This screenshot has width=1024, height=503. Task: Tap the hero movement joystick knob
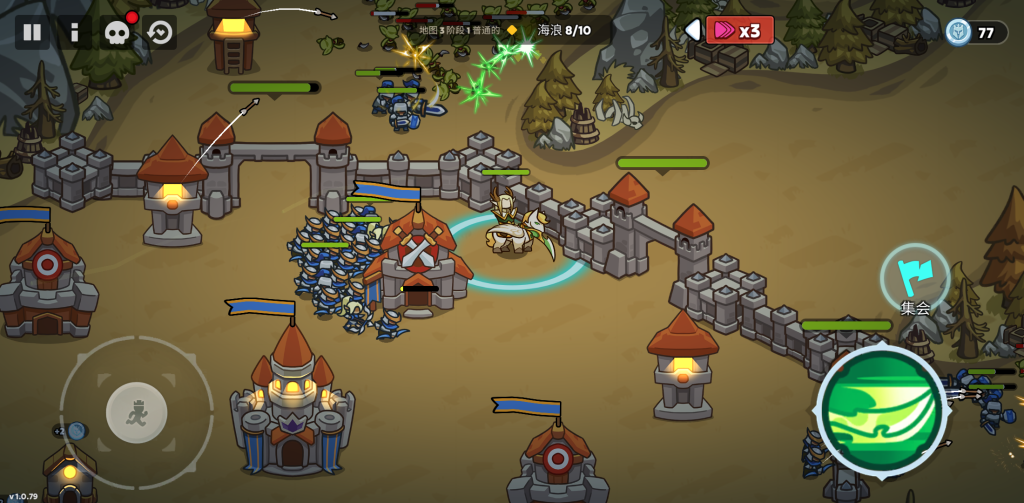136,412
